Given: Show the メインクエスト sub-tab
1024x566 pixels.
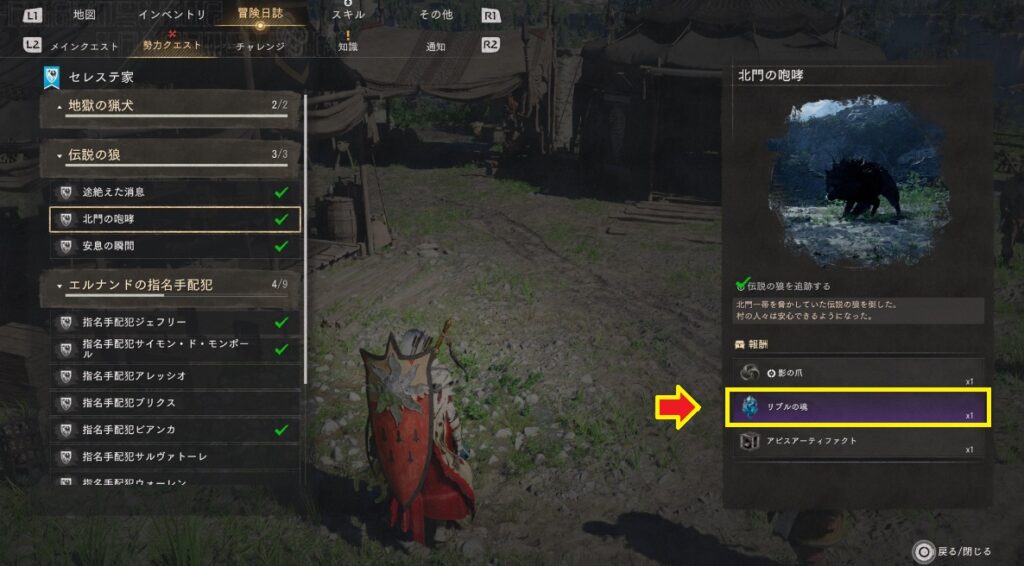Looking at the screenshot, I should (x=85, y=46).
